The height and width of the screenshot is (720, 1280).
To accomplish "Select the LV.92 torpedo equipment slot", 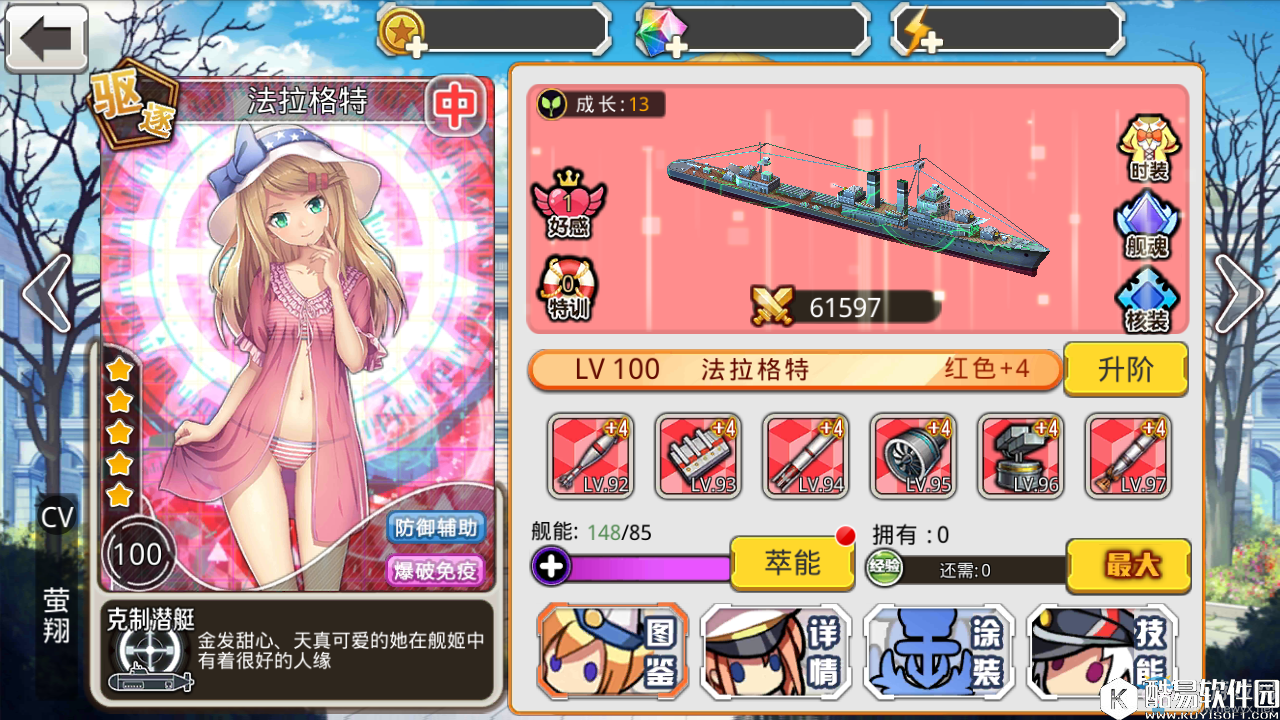I will coord(590,456).
